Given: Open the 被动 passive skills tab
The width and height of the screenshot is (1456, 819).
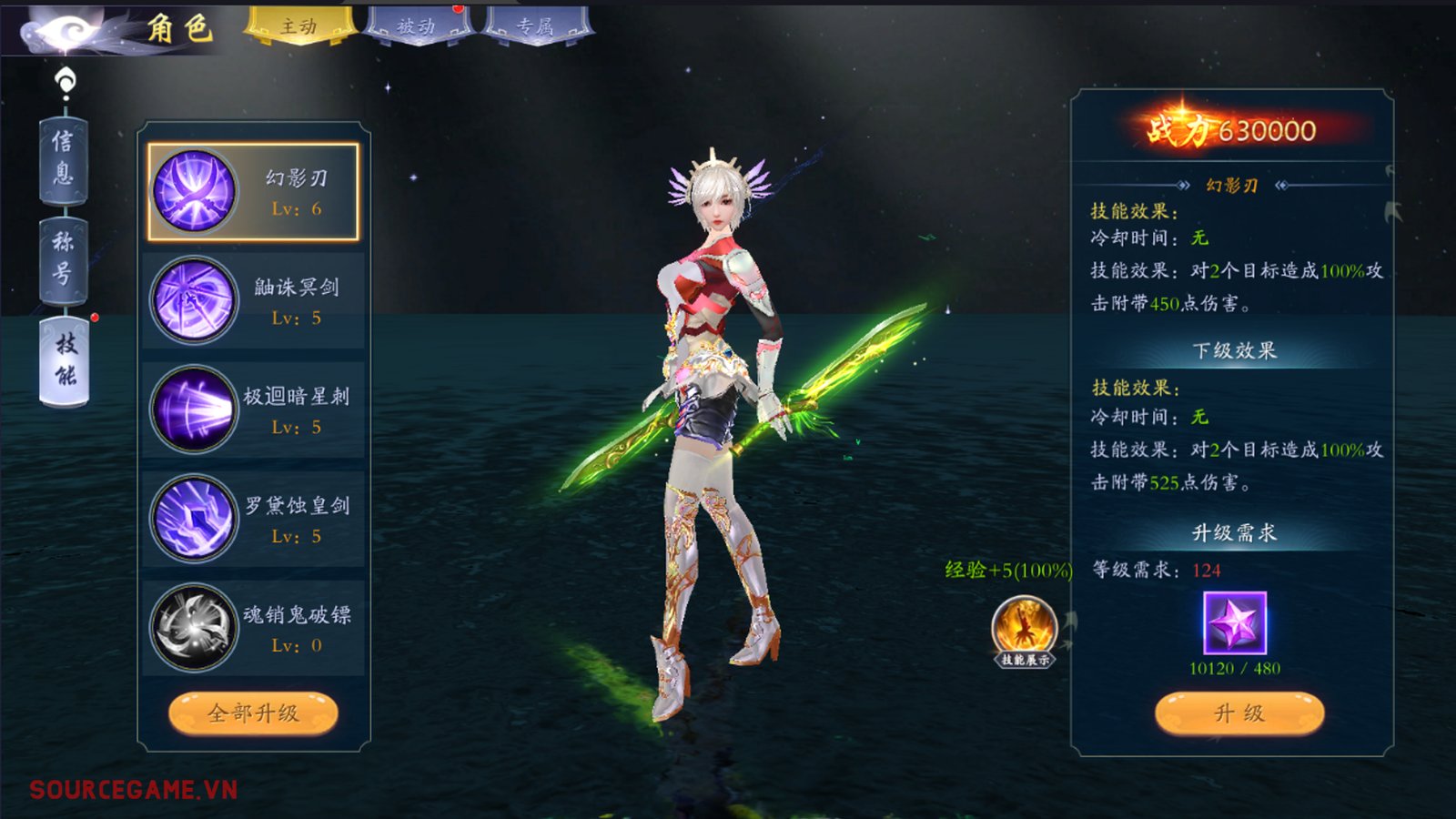Looking at the screenshot, I should [x=418, y=25].
